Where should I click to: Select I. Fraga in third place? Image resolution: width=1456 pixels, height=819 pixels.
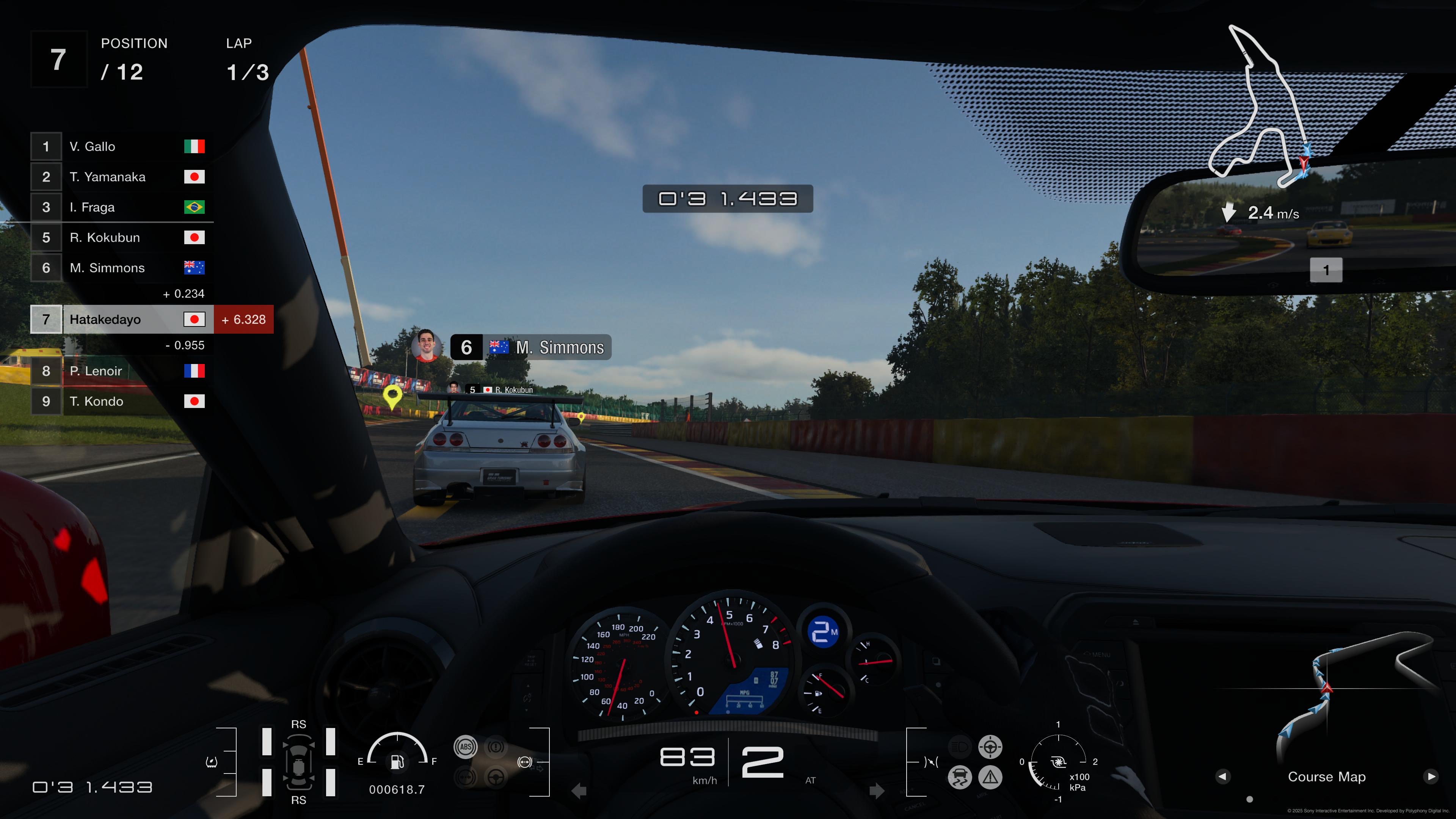121,207
